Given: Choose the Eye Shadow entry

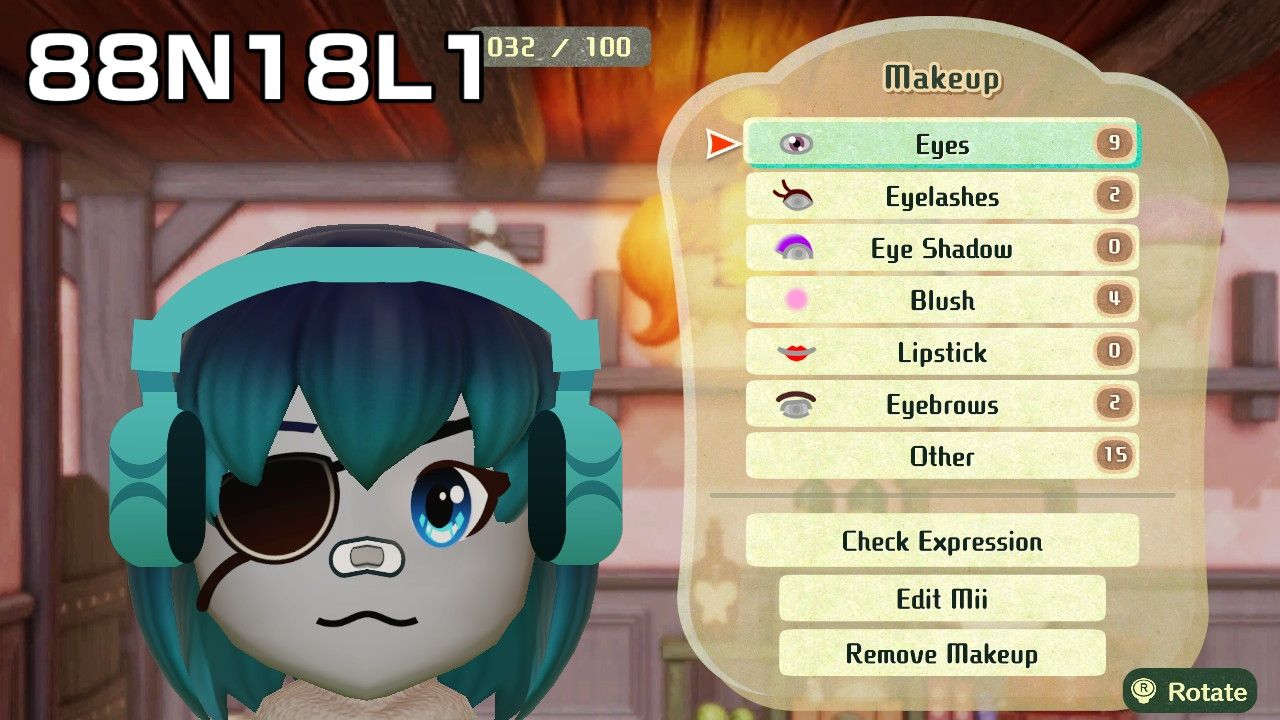Looking at the screenshot, I should click(x=941, y=249).
